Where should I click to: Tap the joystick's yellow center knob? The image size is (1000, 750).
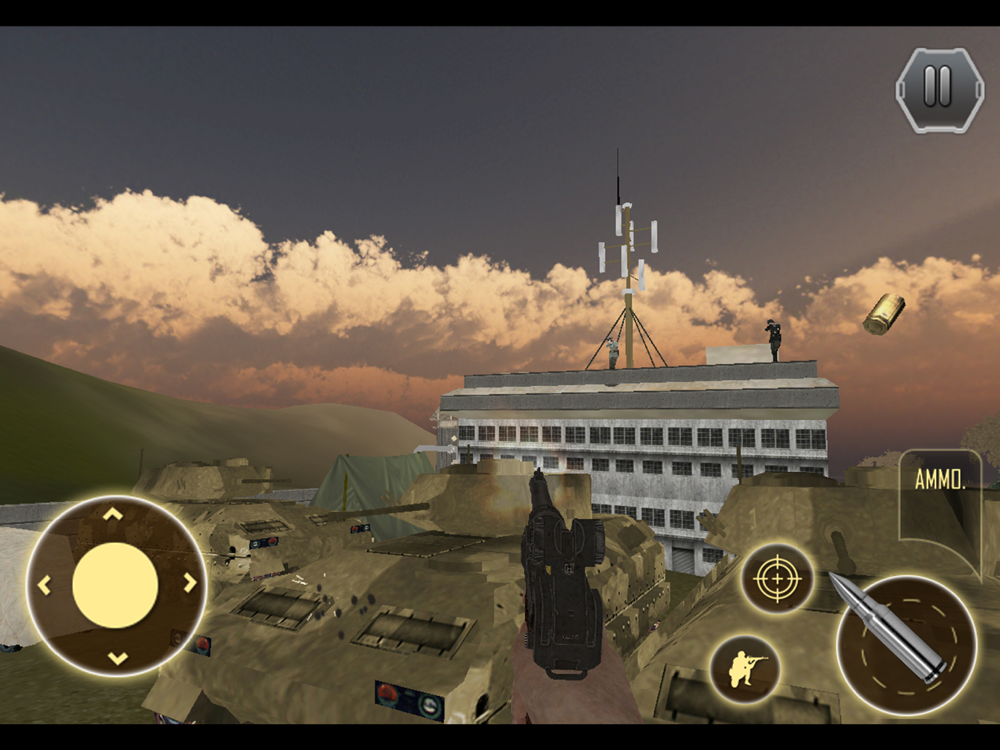point(115,585)
